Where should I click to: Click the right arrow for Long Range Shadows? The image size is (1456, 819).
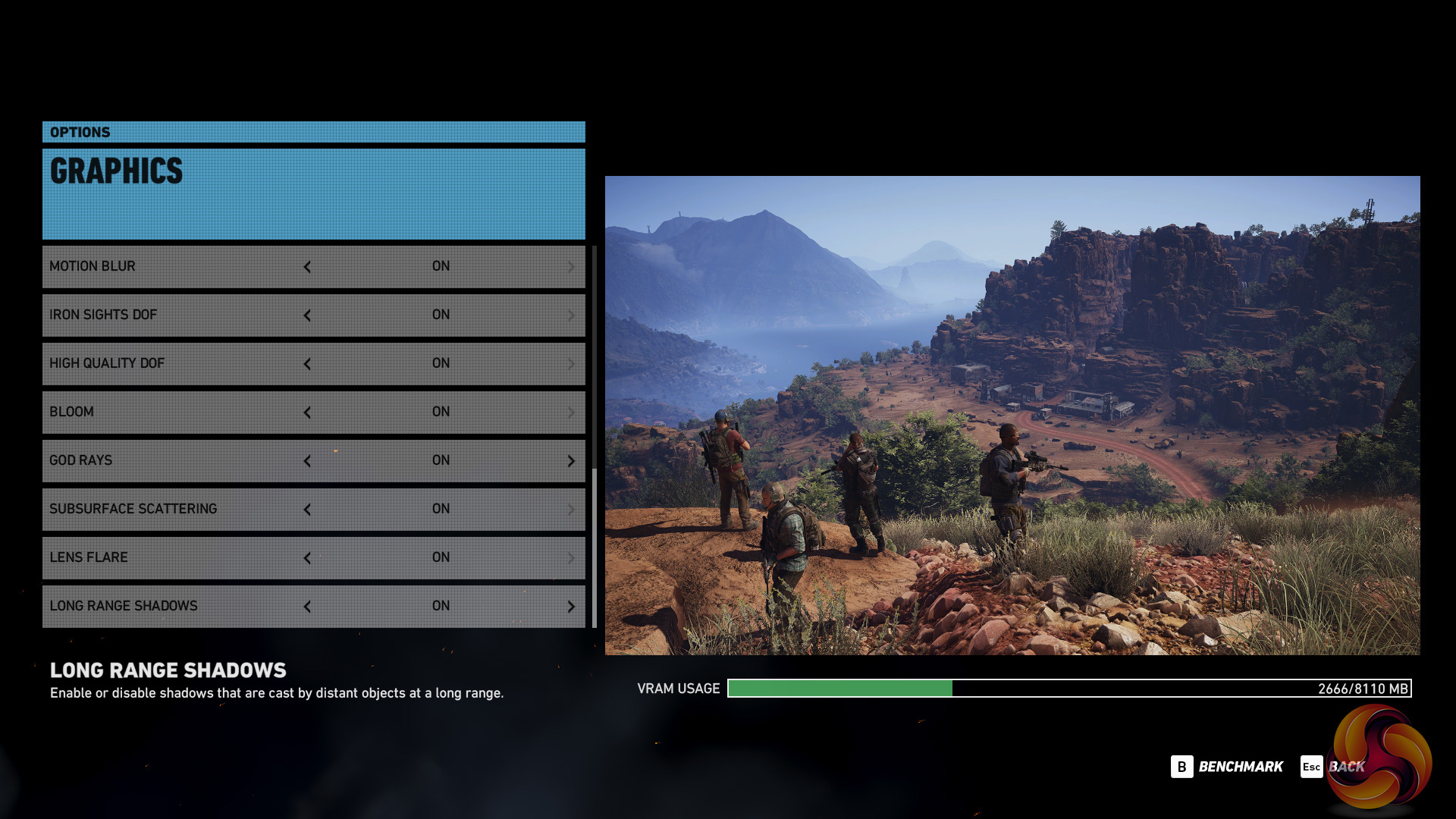pos(571,607)
